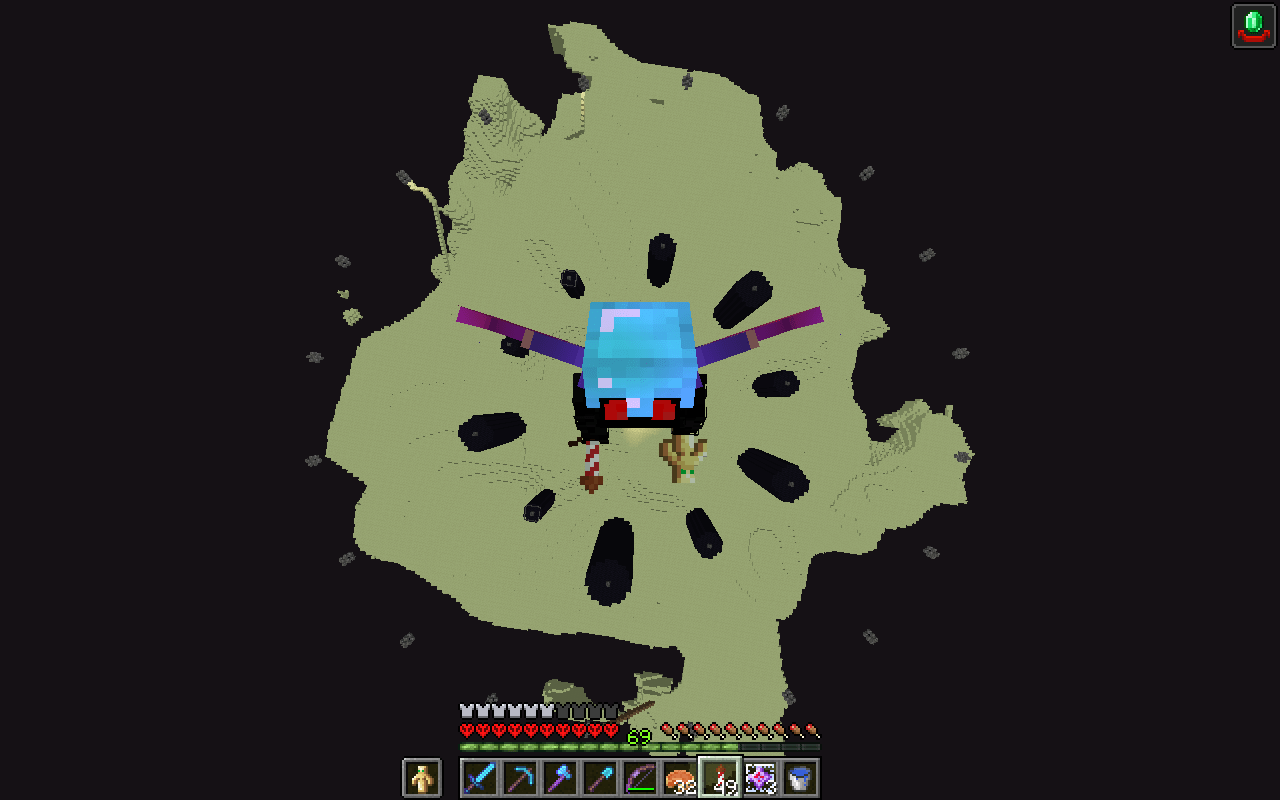Screen dimensions: 1280x800
Task: Select the end crystal stack in the hotbar
Action: click(x=758, y=777)
